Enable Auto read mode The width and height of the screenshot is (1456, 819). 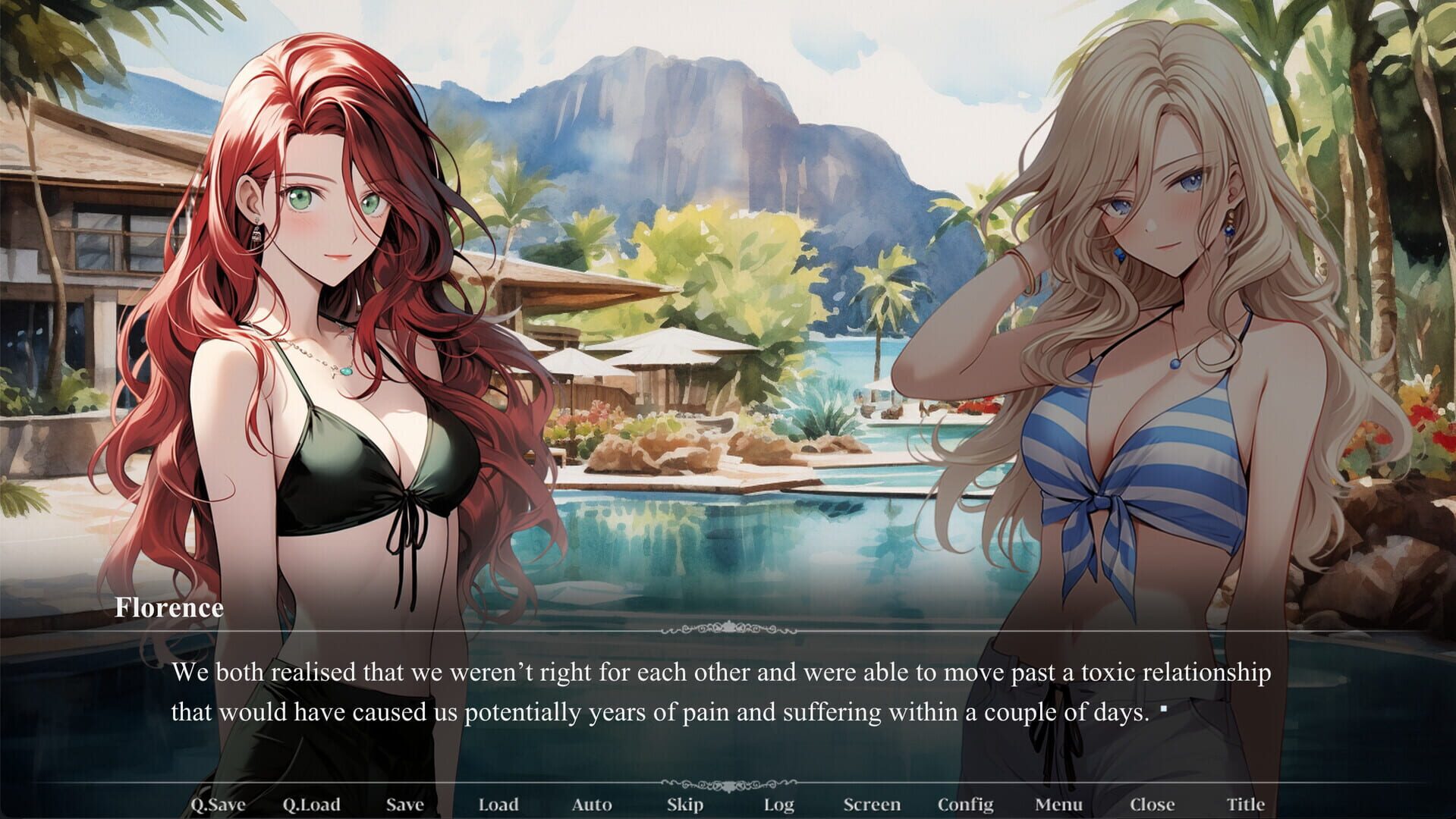(x=593, y=805)
